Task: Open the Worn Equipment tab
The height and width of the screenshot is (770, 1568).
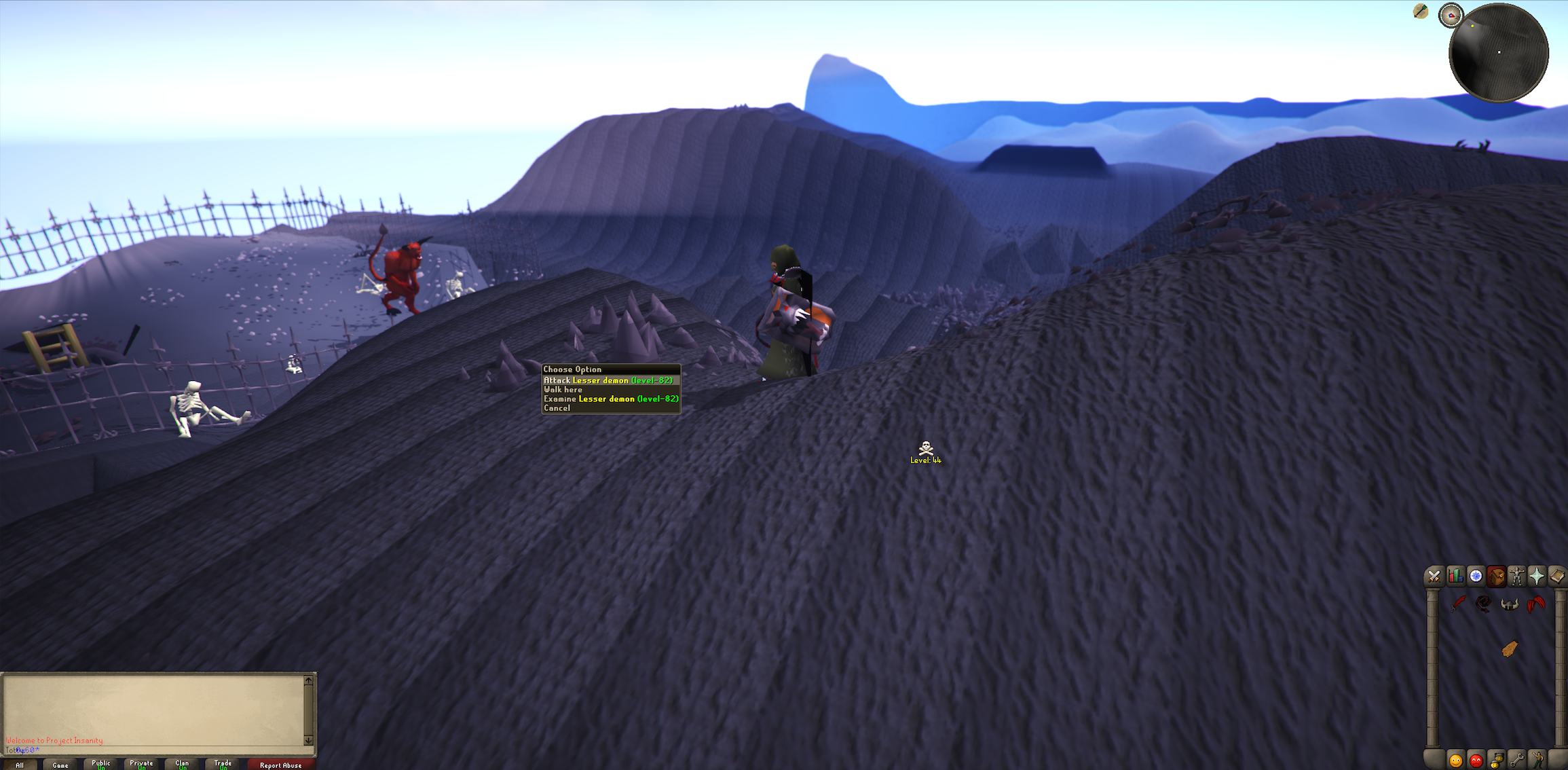Action: (1518, 576)
